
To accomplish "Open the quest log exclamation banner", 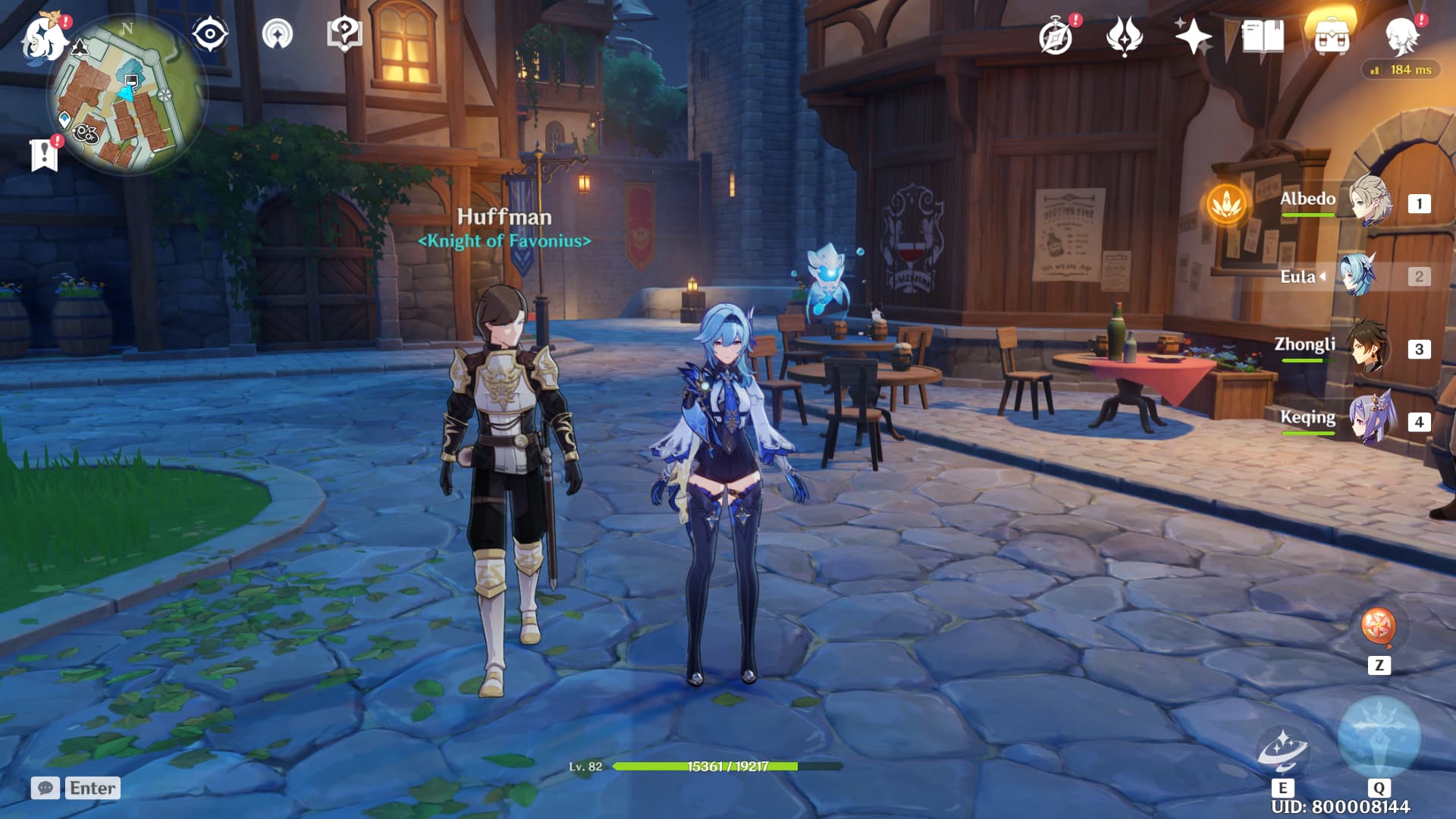I will click(44, 154).
